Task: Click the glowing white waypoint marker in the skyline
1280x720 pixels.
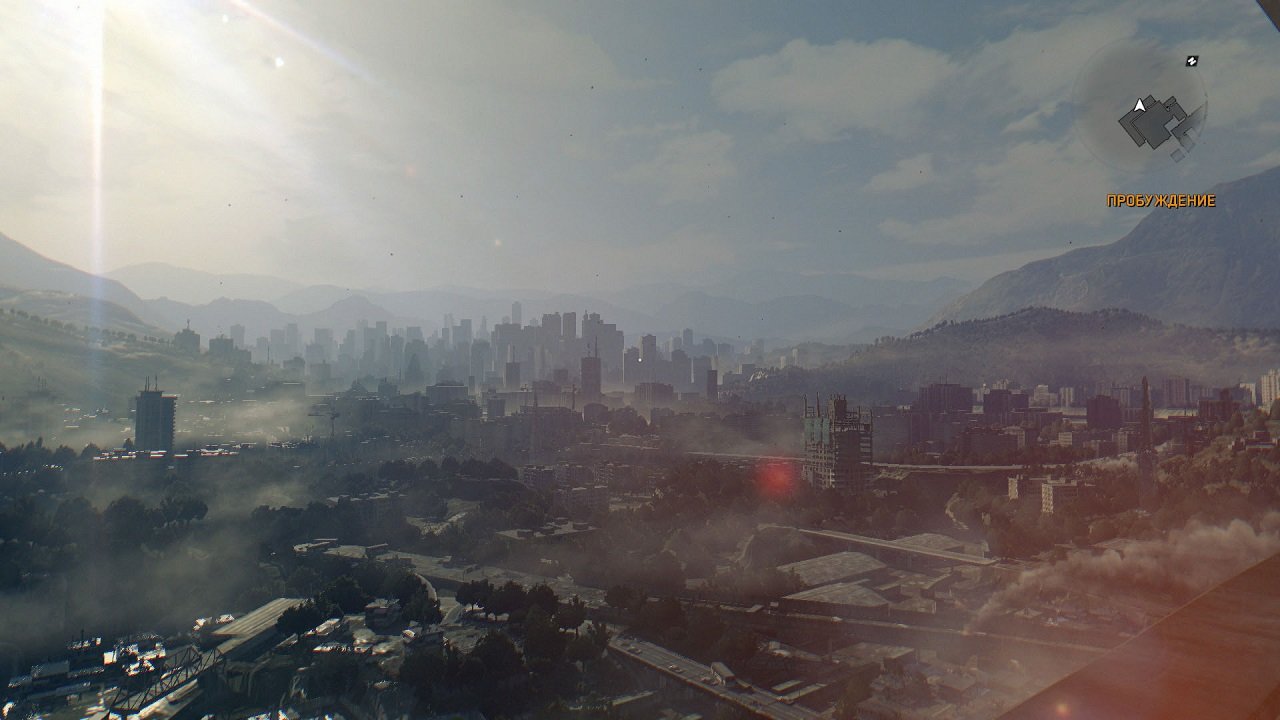Action: (640, 360)
